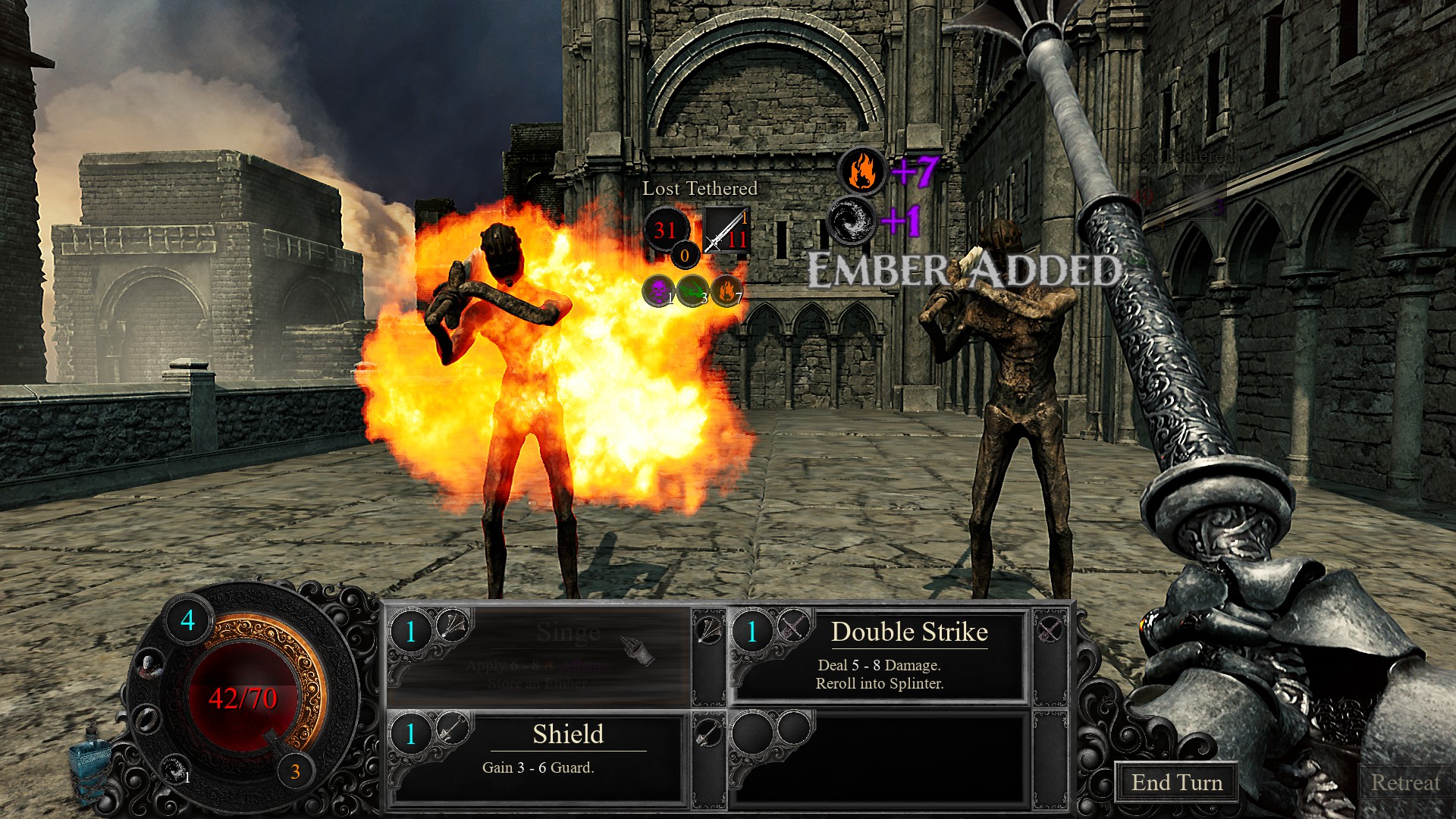End the current turn
The image size is (1456, 819).
[x=1176, y=782]
